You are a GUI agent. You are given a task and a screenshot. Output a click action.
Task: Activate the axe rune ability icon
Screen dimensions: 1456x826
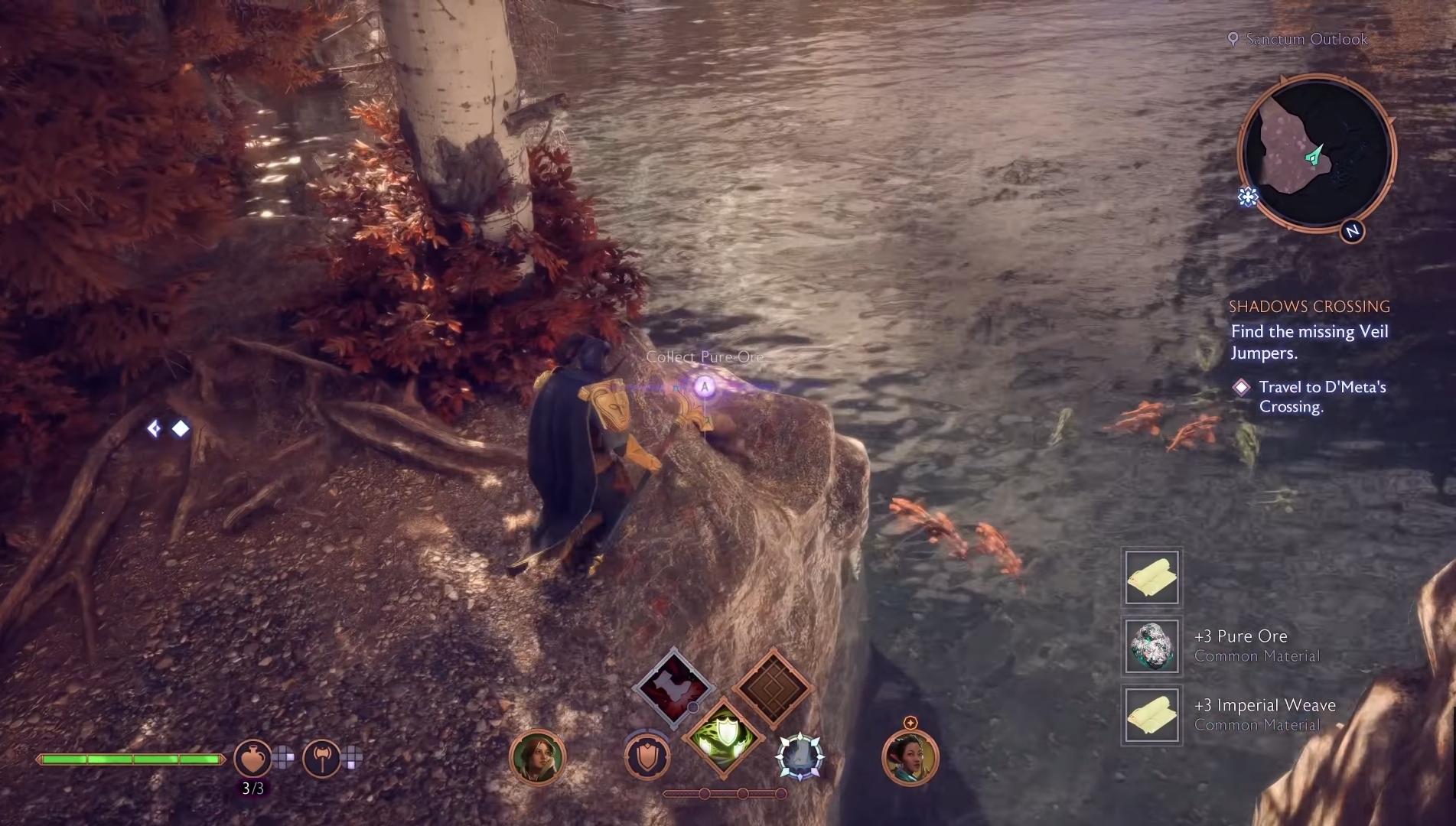tap(321, 759)
